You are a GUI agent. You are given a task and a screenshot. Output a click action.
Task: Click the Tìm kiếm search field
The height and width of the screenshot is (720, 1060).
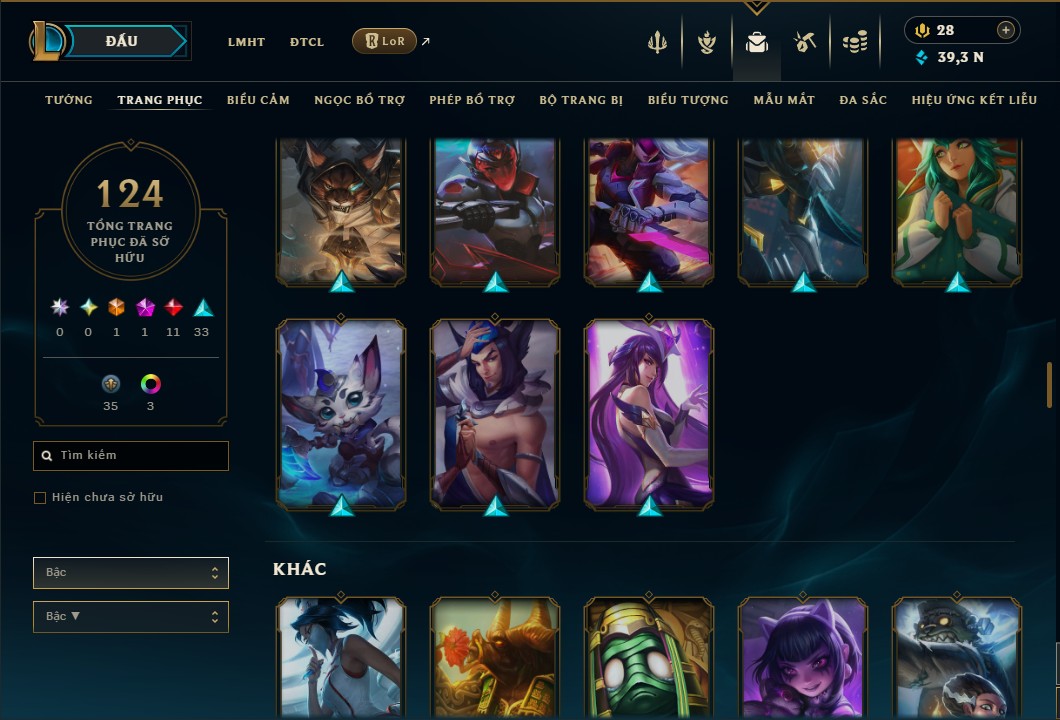click(131, 456)
